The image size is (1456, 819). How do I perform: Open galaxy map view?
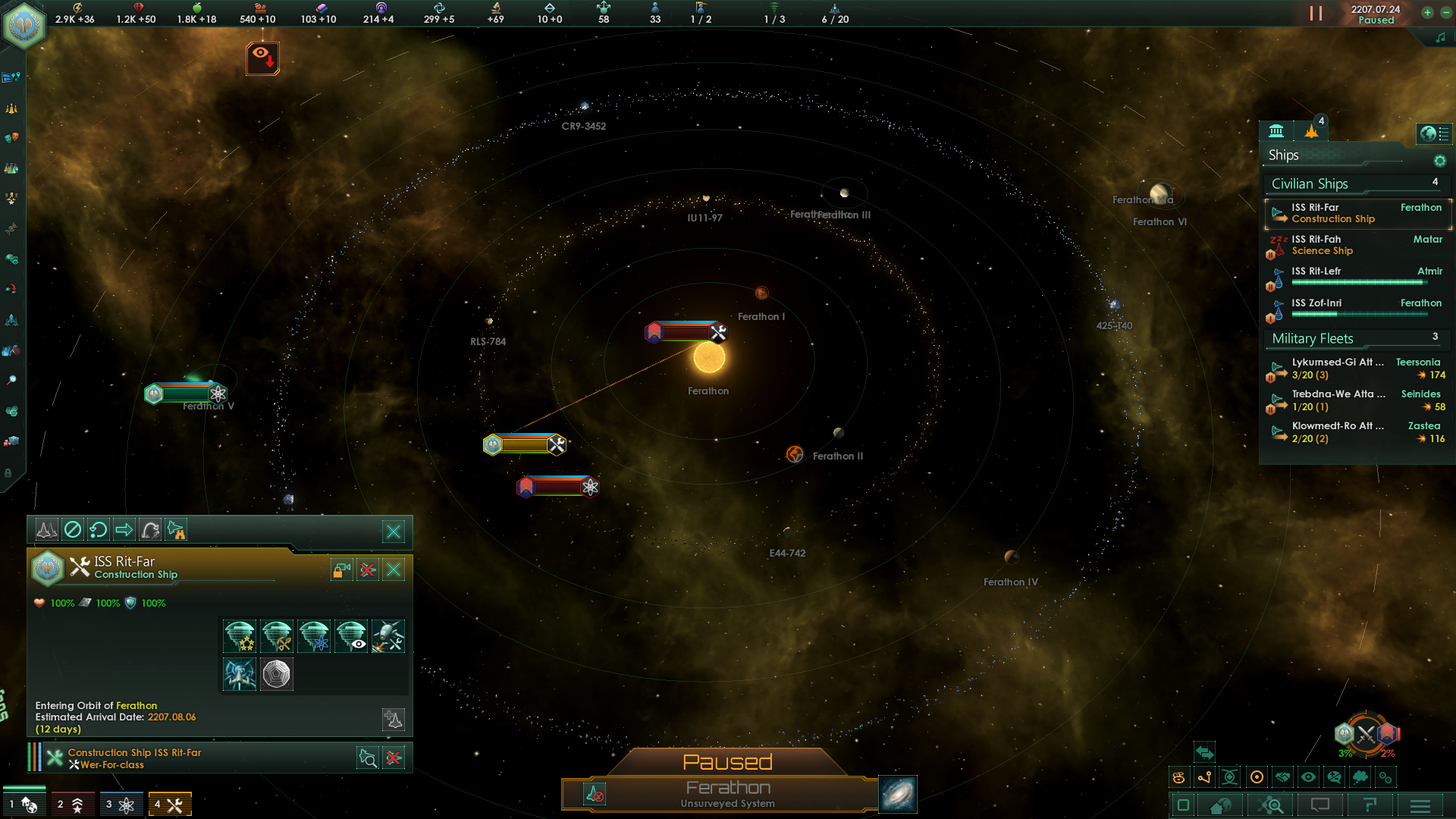point(897,794)
